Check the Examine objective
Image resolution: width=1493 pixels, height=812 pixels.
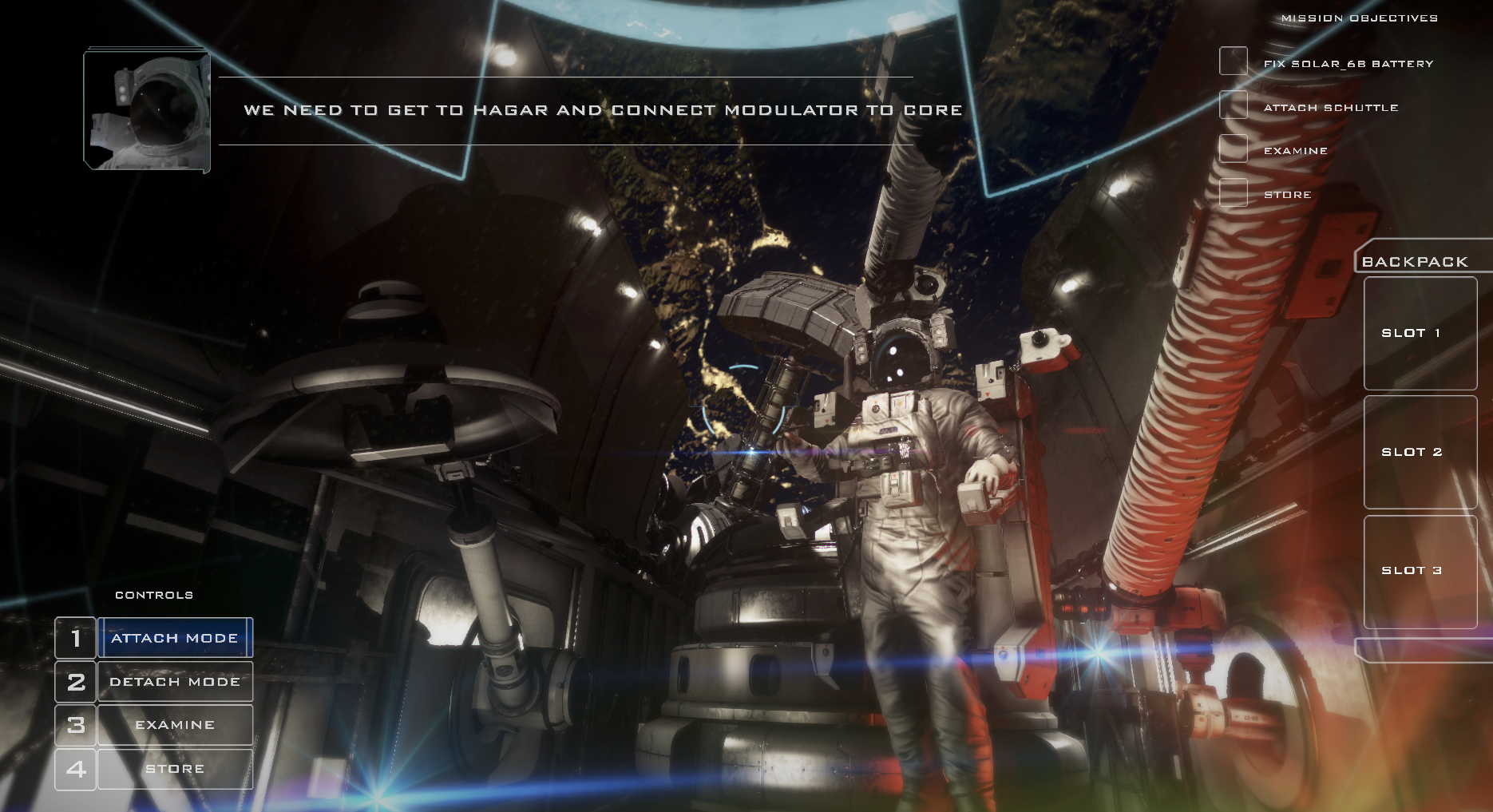pyautogui.click(x=1232, y=149)
